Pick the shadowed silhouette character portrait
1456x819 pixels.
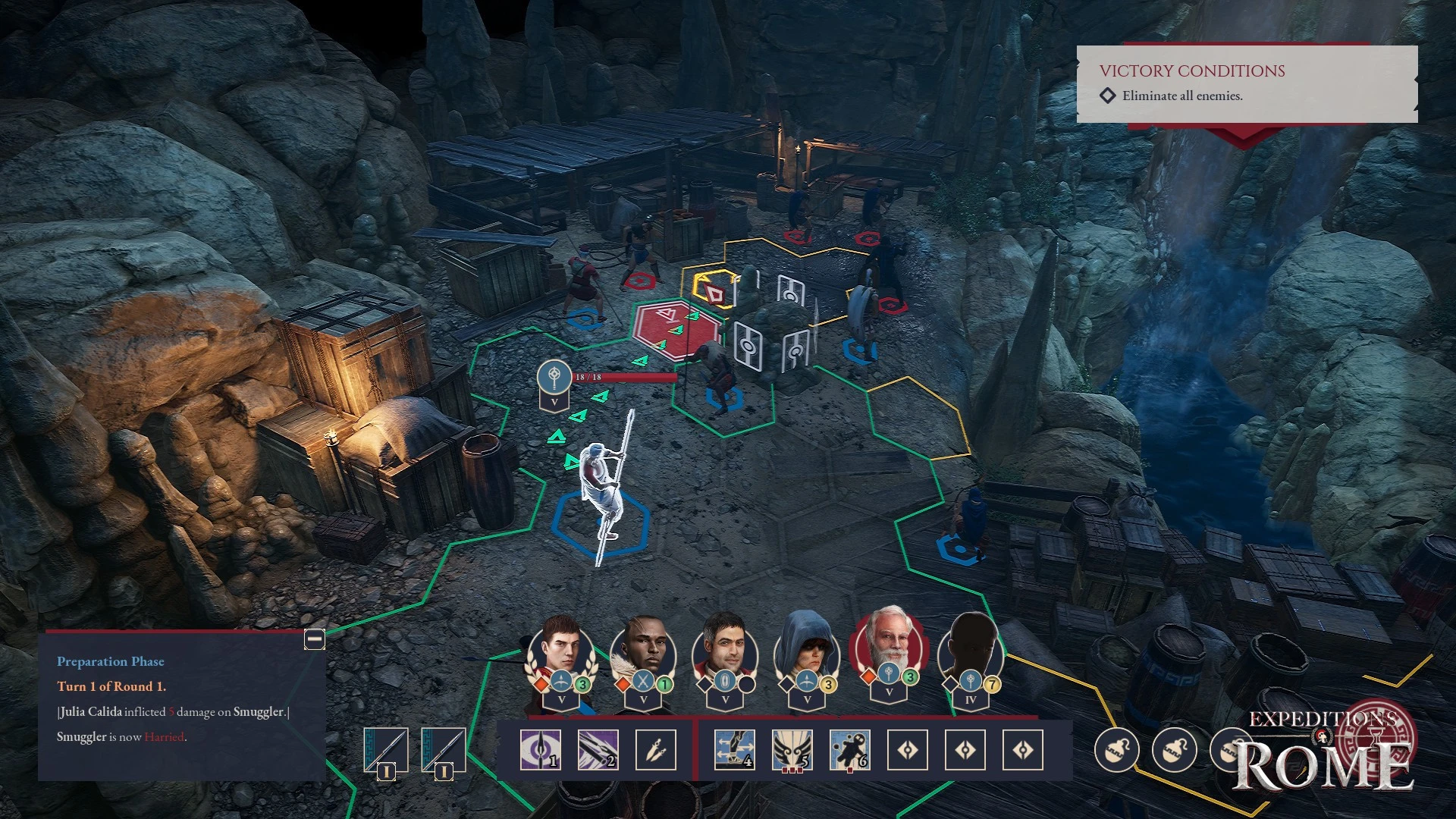coord(971,651)
